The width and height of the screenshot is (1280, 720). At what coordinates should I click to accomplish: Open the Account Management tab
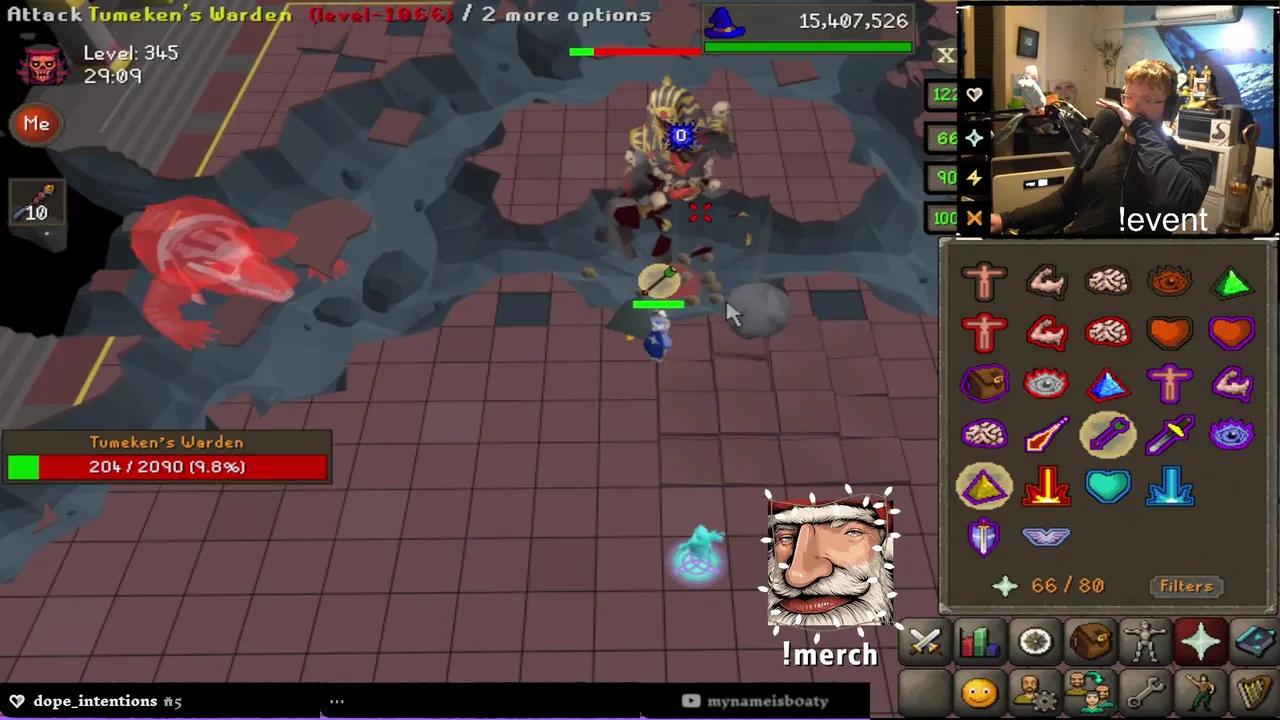click(x=1035, y=690)
